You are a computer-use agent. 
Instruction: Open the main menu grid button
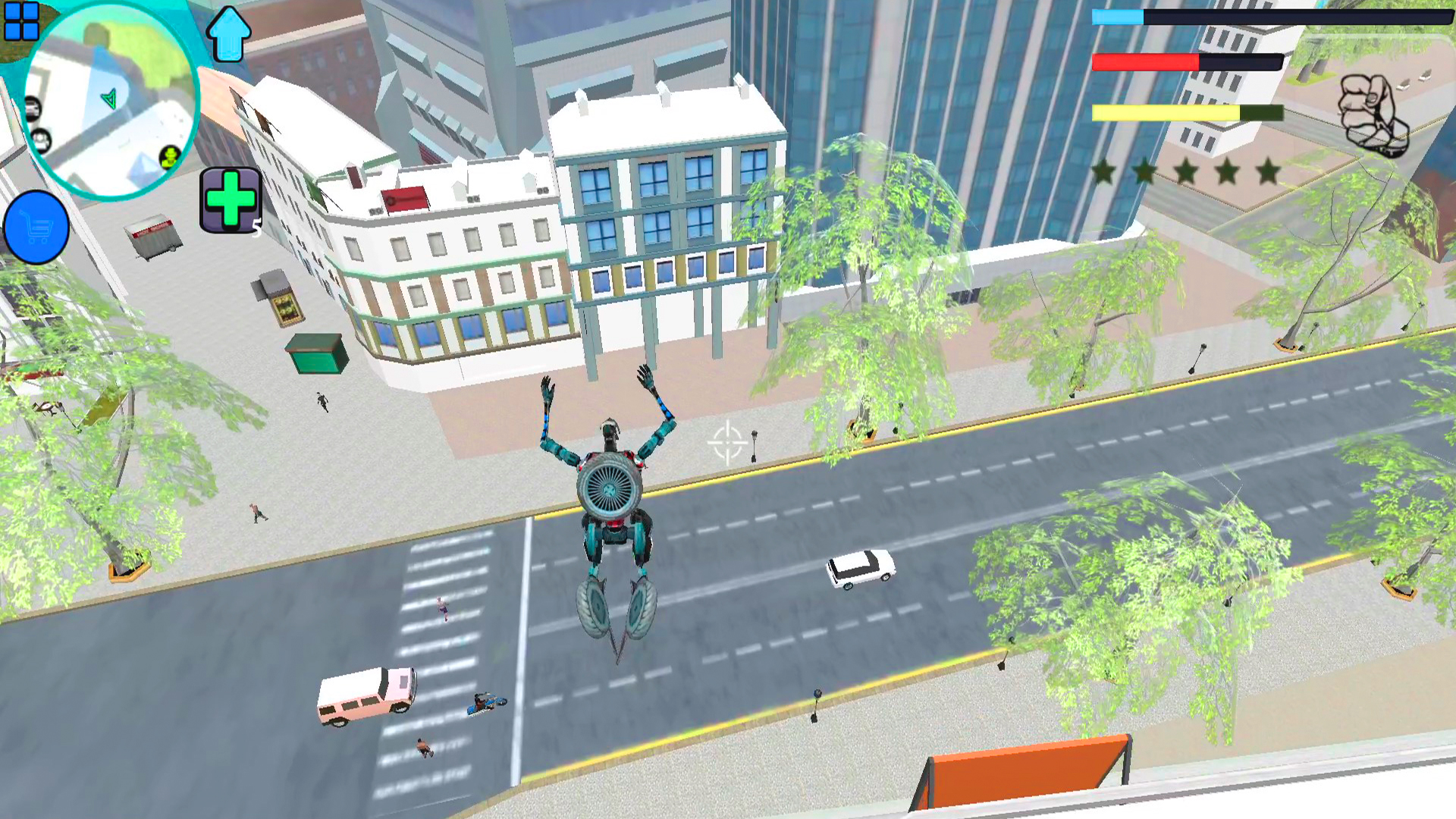coord(23,23)
